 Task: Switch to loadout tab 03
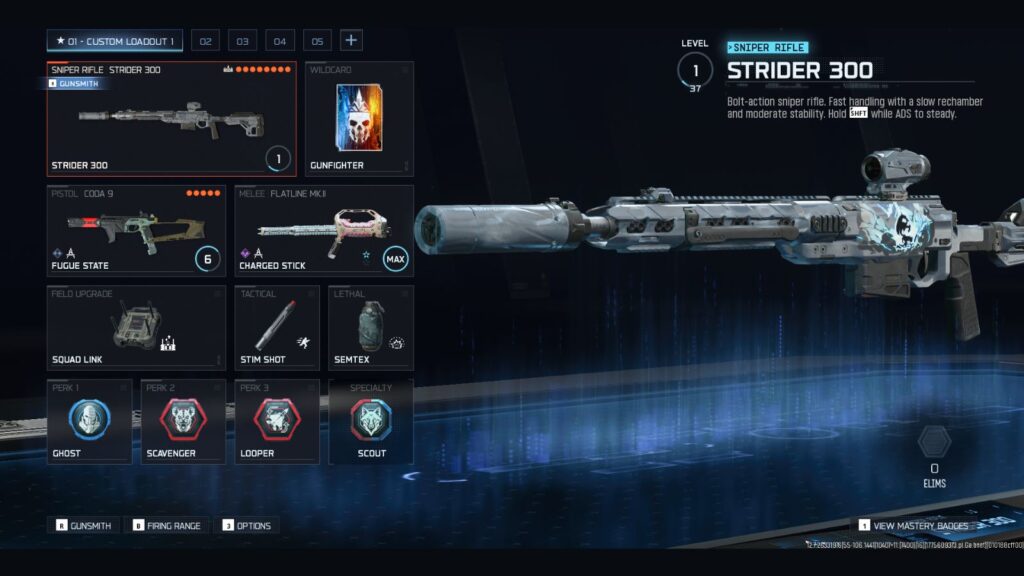(241, 41)
